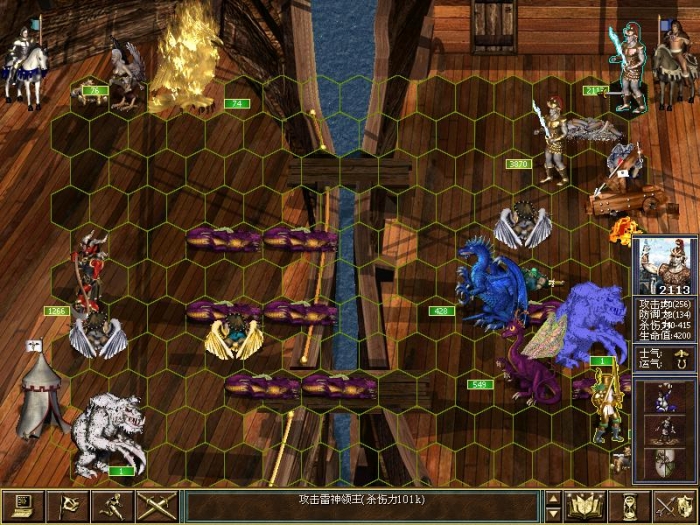Toggle auto-combat with the crossed swords button

[158, 506]
